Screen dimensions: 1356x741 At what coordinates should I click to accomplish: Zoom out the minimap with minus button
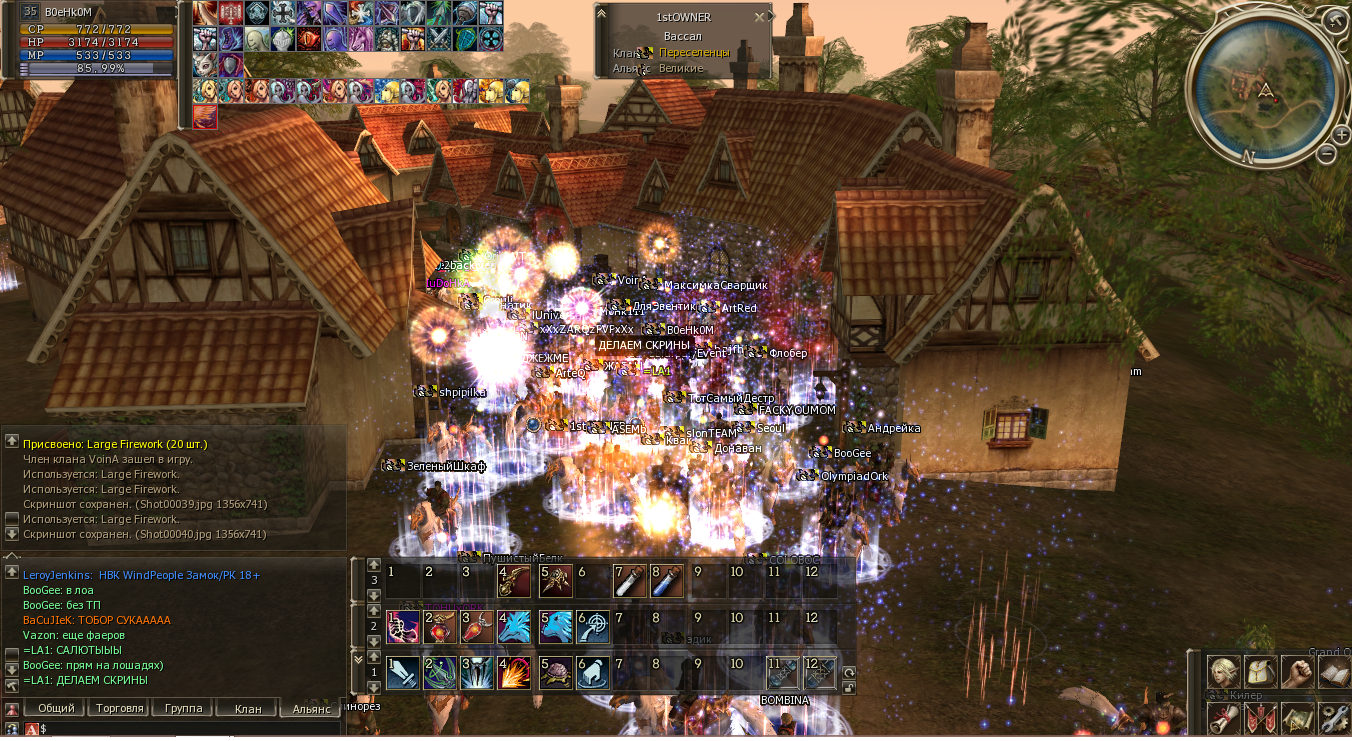coord(1327,154)
